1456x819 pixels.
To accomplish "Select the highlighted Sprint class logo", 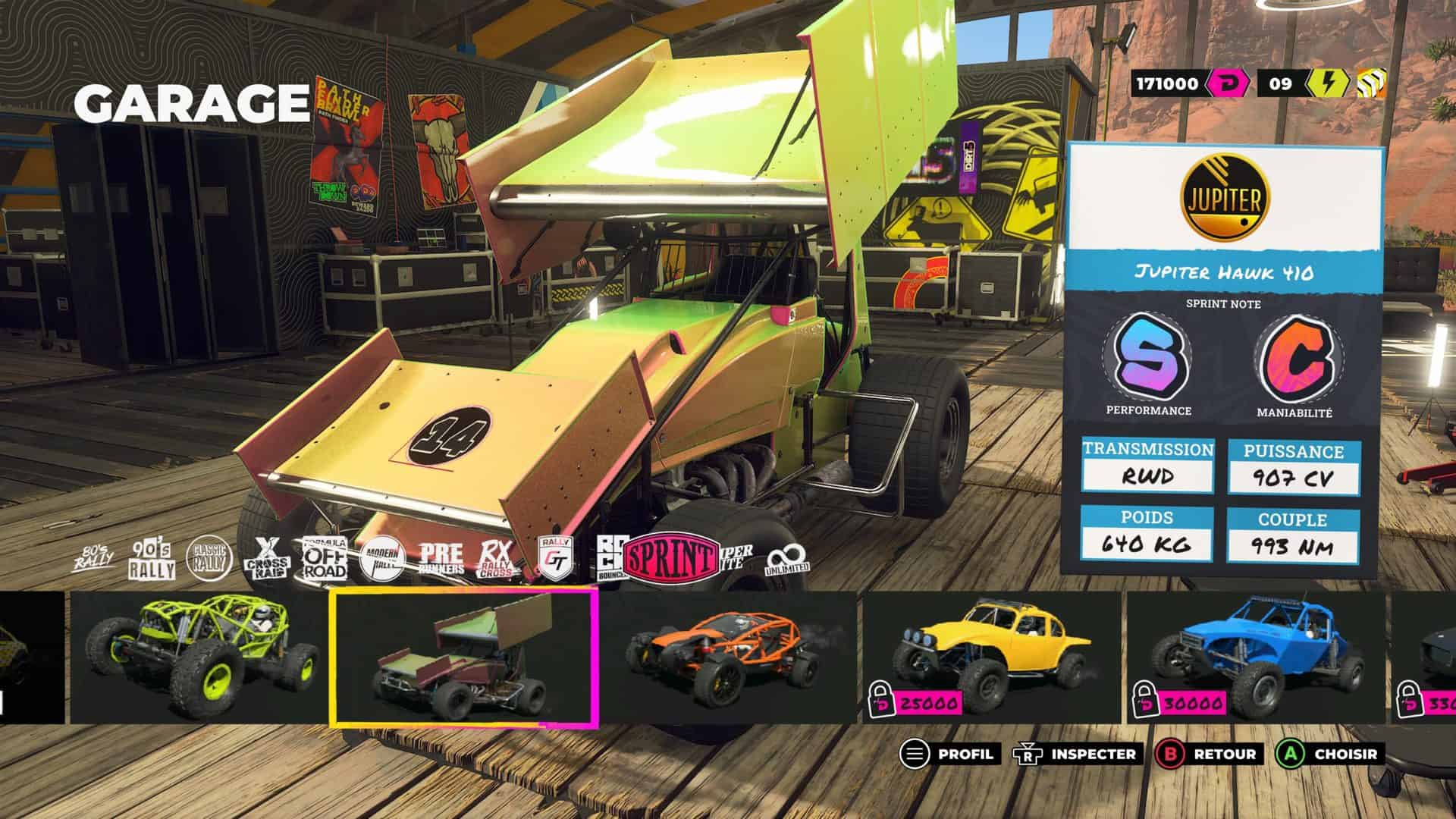I will (670, 559).
